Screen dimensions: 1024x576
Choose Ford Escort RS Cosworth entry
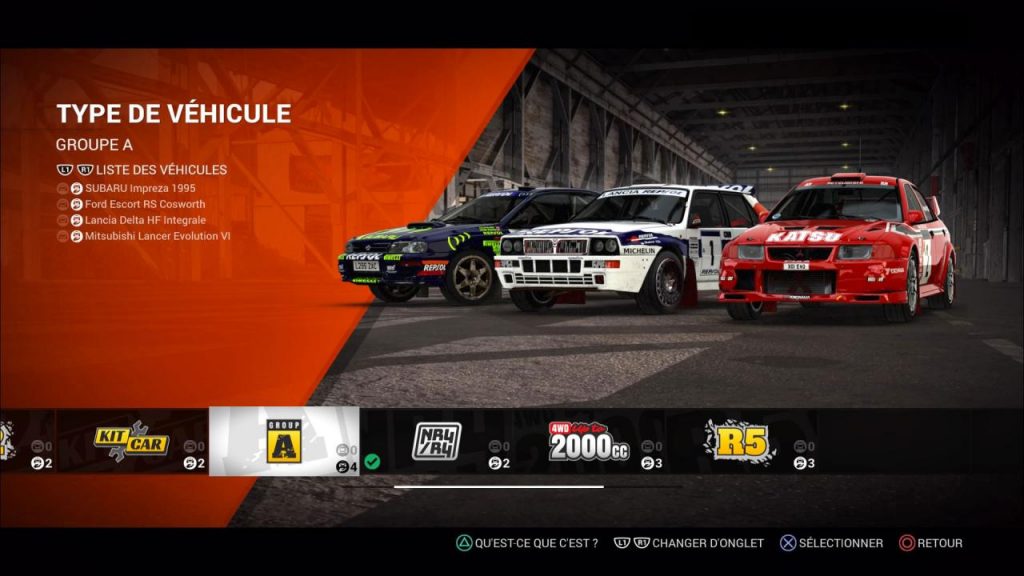tap(147, 204)
